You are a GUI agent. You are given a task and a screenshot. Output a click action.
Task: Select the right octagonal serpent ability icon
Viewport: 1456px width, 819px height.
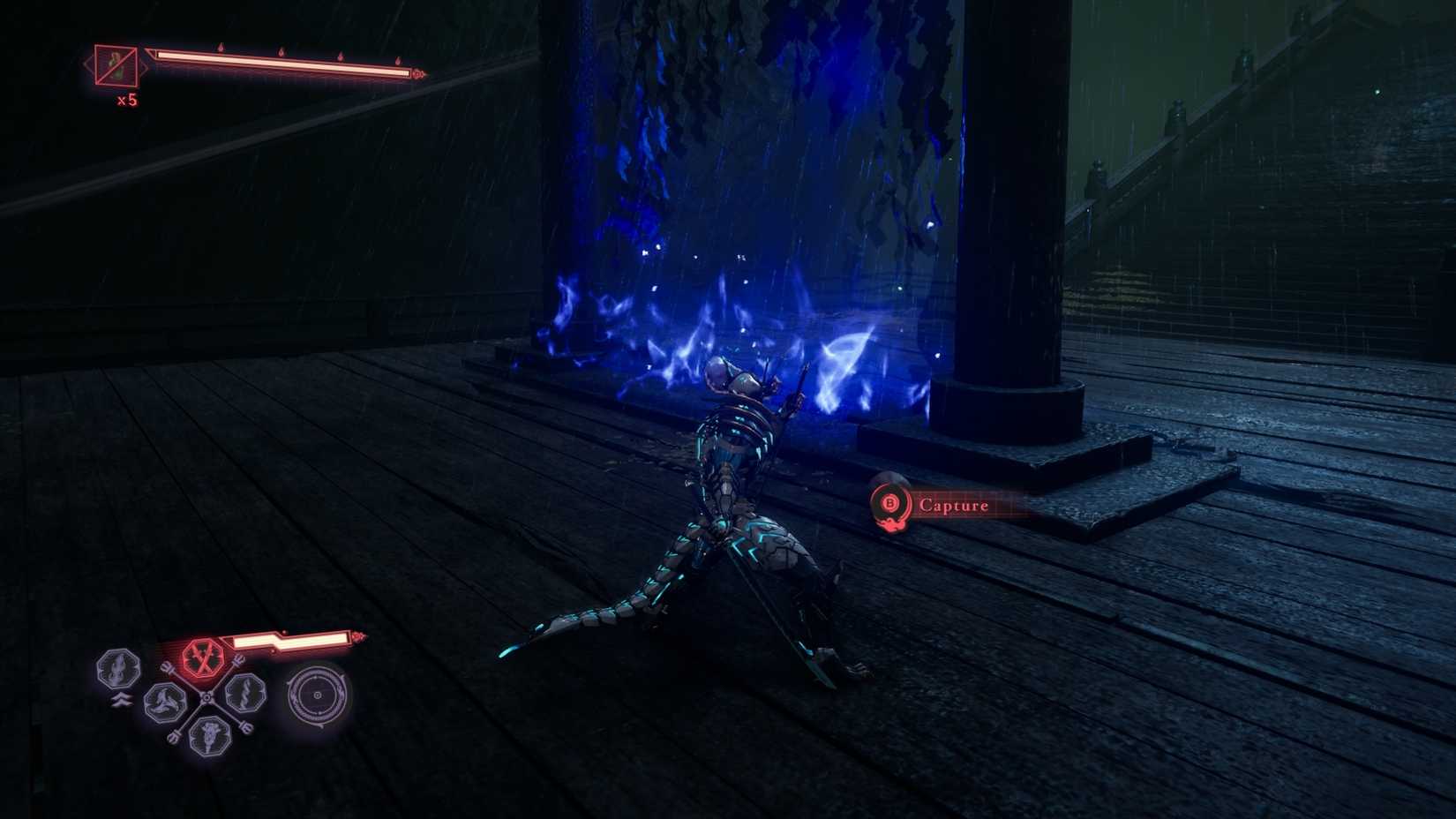(244, 695)
